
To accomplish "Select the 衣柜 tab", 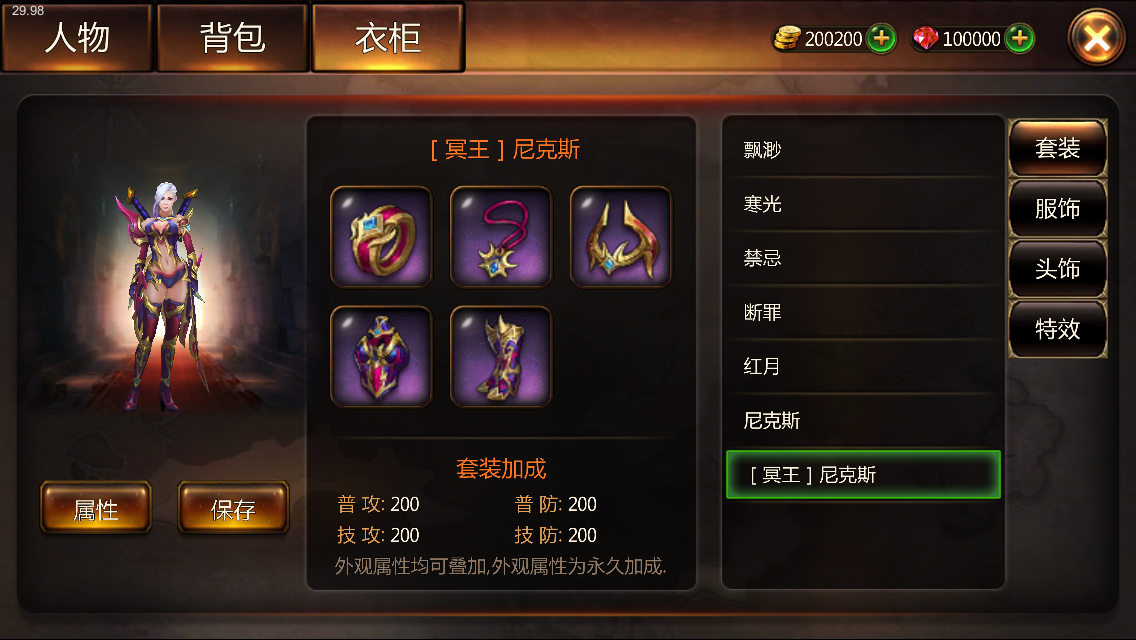I will click(388, 38).
